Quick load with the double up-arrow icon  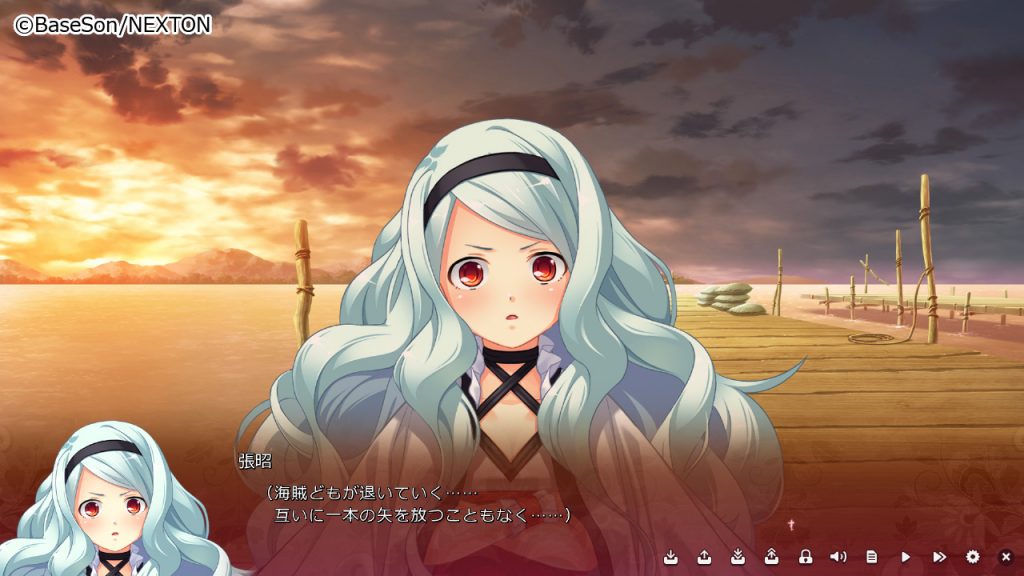772,556
